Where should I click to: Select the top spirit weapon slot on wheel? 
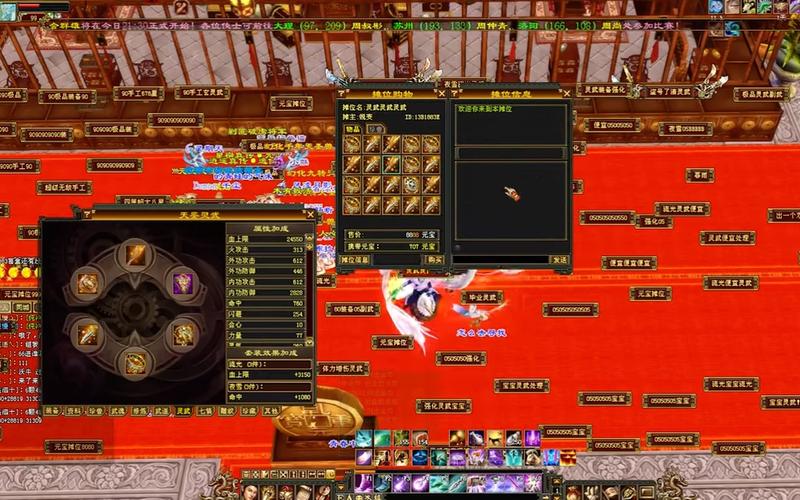click(135, 256)
